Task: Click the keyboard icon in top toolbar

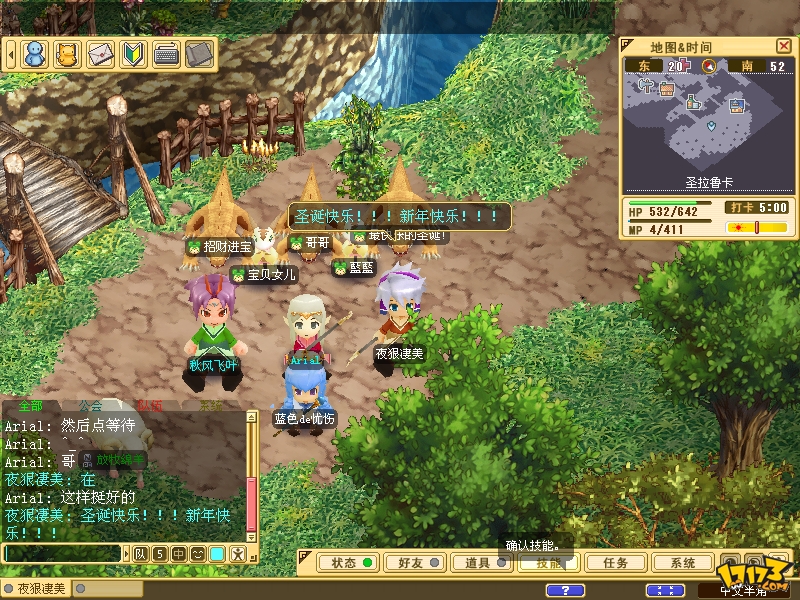Action: tap(166, 54)
